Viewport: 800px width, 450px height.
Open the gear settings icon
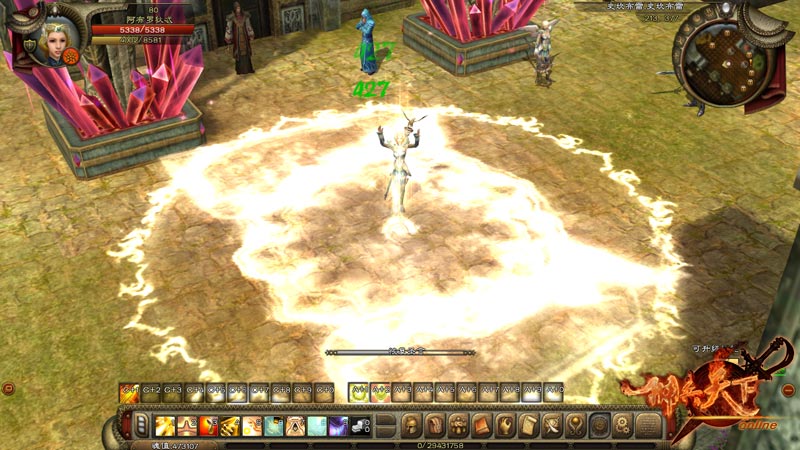tap(623, 425)
